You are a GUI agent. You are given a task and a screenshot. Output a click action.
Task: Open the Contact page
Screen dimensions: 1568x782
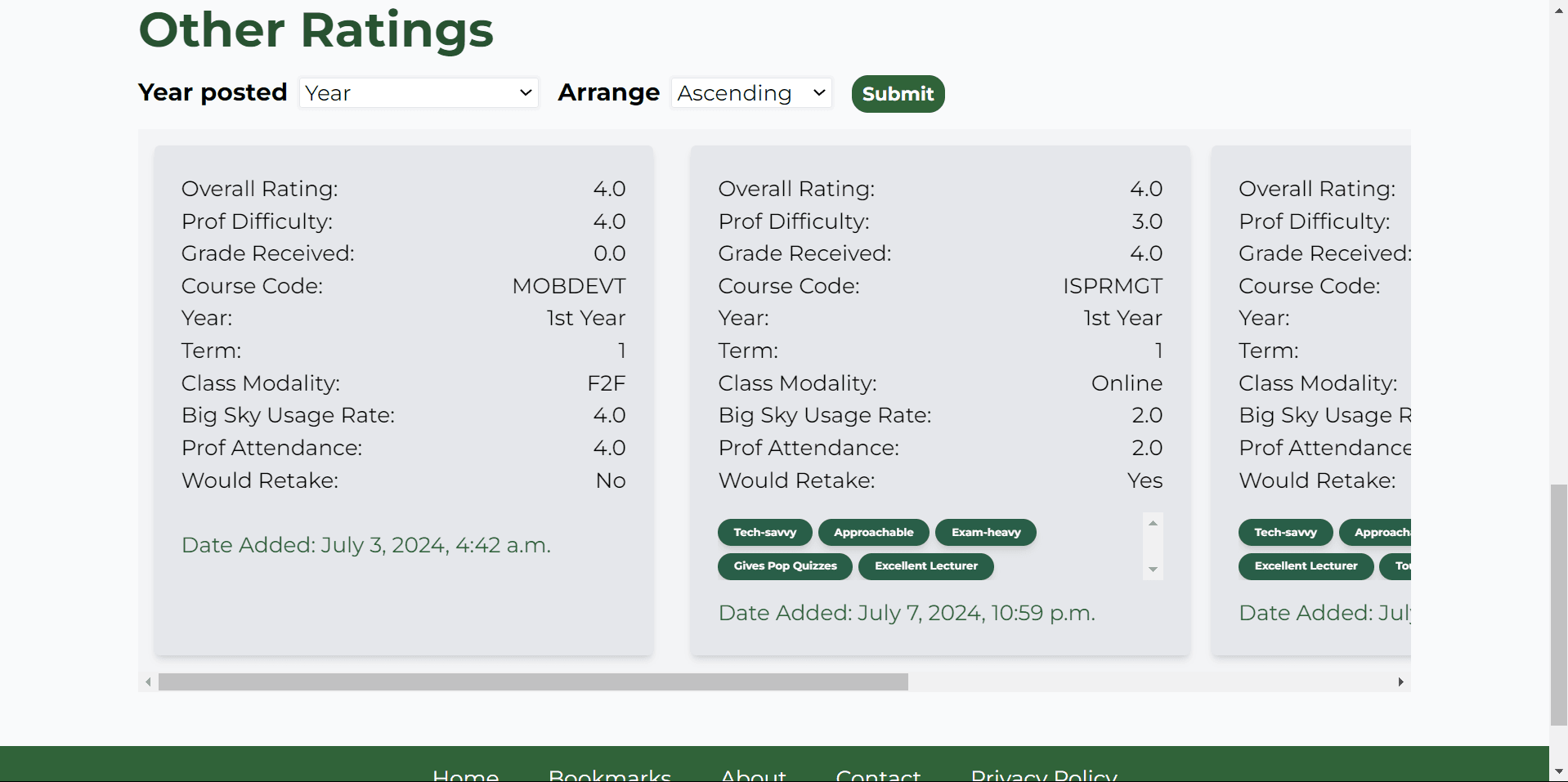(878, 775)
